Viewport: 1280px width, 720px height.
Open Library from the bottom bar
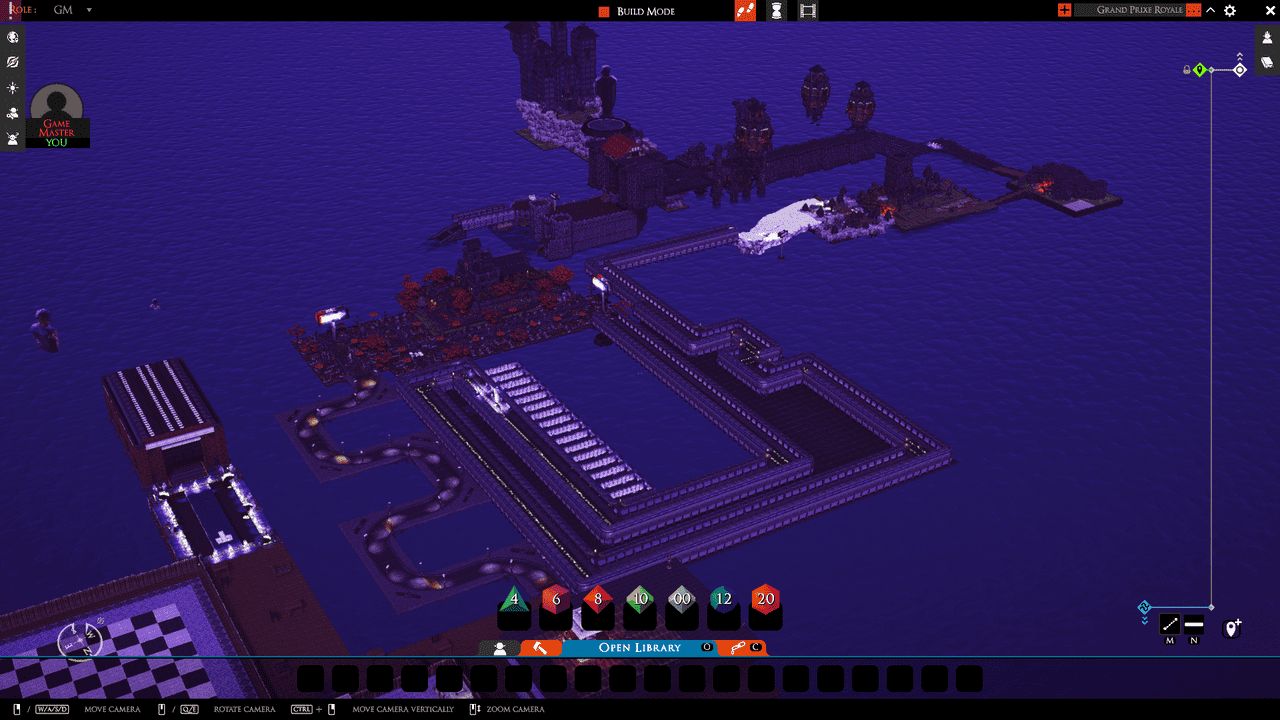(x=639, y=648)
